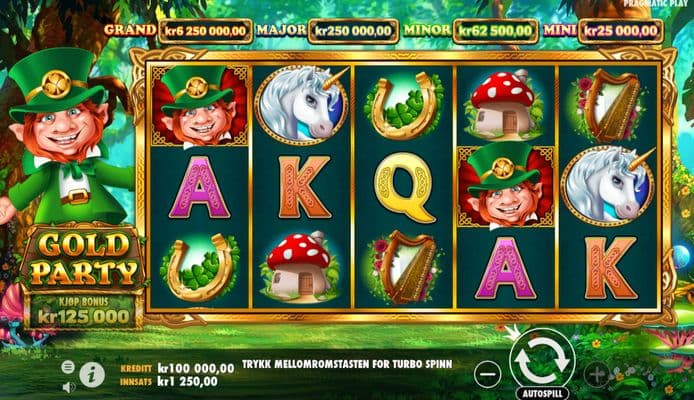Open the hamburger settings menu
This screenshot has height=400, width=694.
pos(68,367)
